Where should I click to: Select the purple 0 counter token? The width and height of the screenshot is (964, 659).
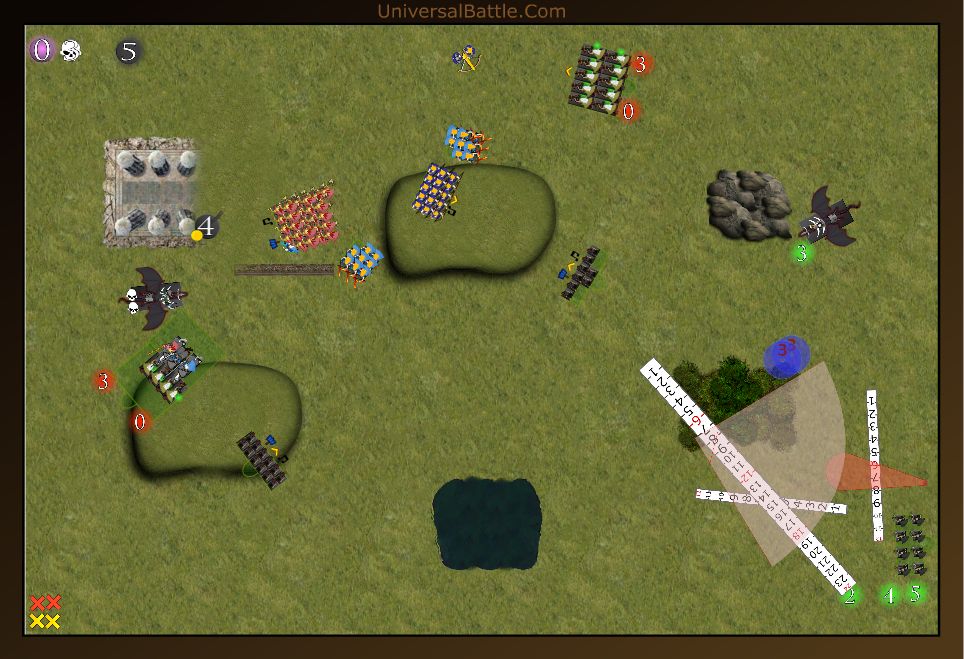pos(41,50)
